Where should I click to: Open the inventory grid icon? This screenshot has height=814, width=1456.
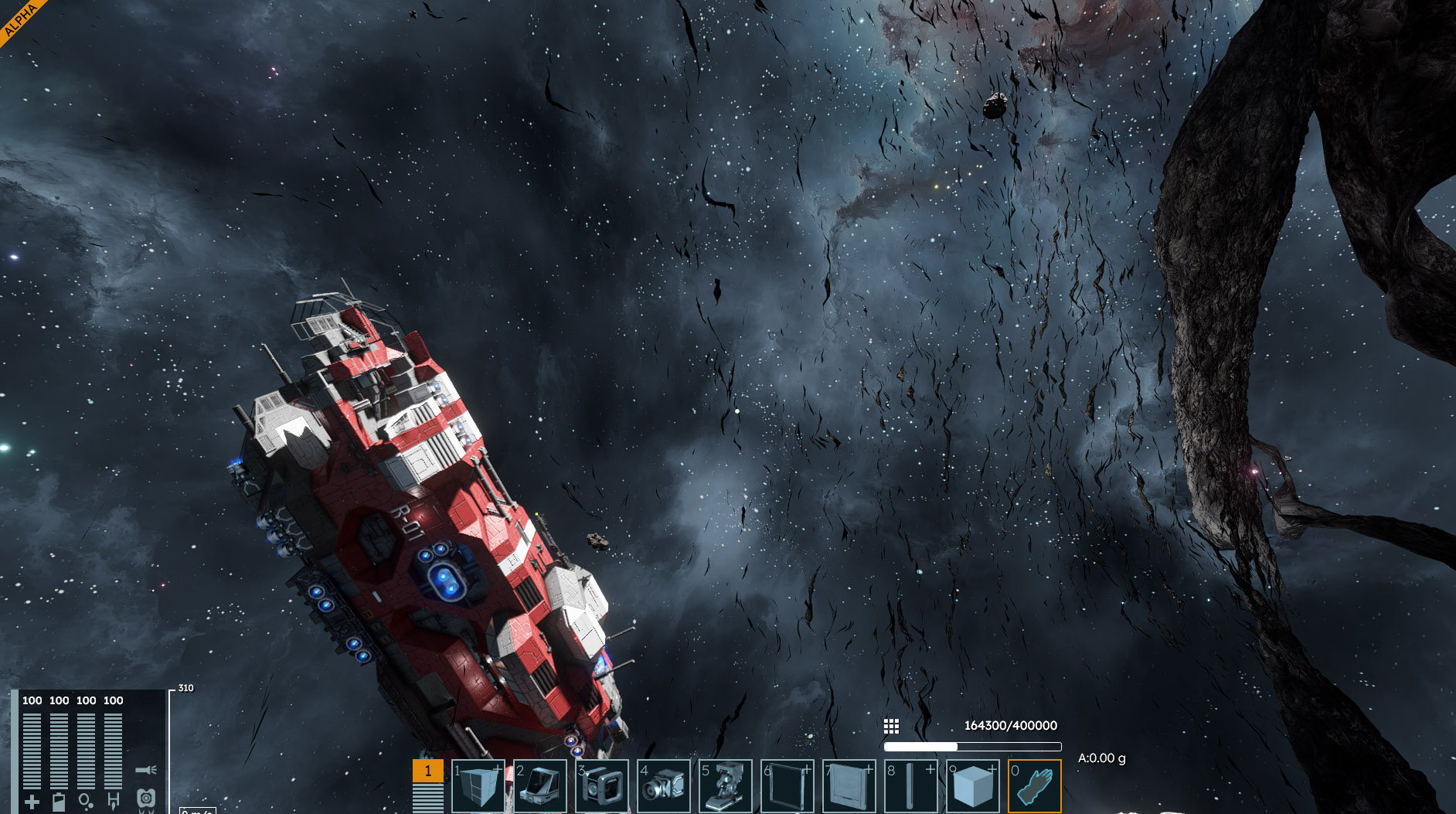click(x=891, y=726)
